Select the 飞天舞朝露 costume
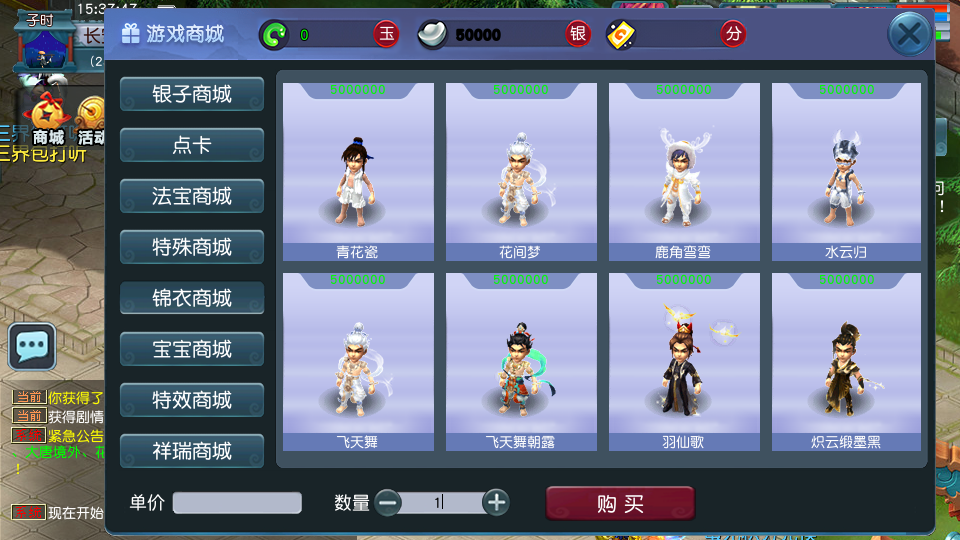Screen dimensions: 960x540 [521, 362]
